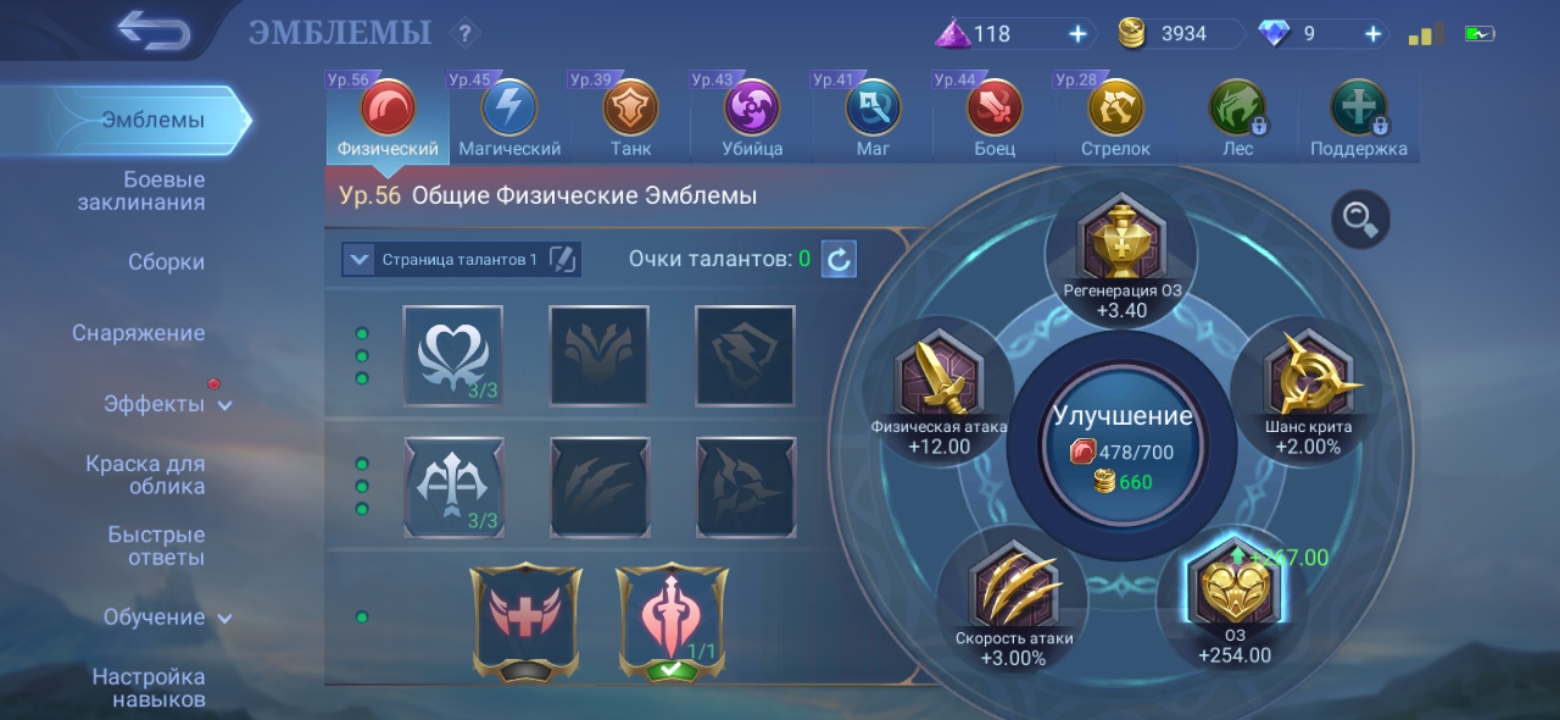
Task: Select the Убийца emblem icon
Action: tap(751, 112)
